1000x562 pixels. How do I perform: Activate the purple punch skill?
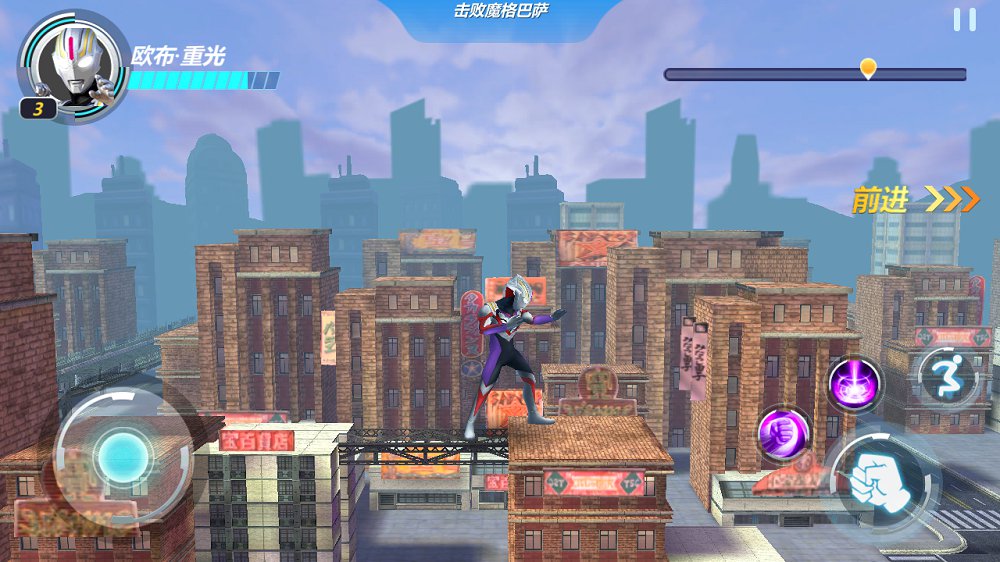pyautogui.click(x=782, y=433)
